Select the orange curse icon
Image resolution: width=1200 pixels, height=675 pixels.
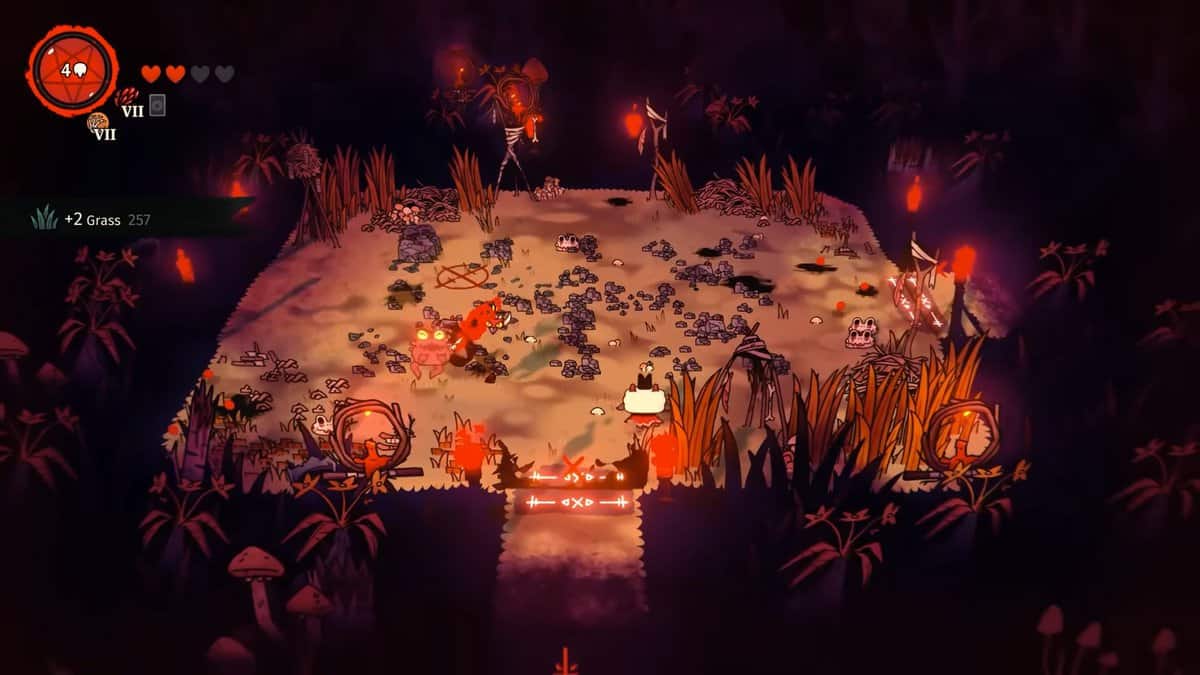coord(98,122)
